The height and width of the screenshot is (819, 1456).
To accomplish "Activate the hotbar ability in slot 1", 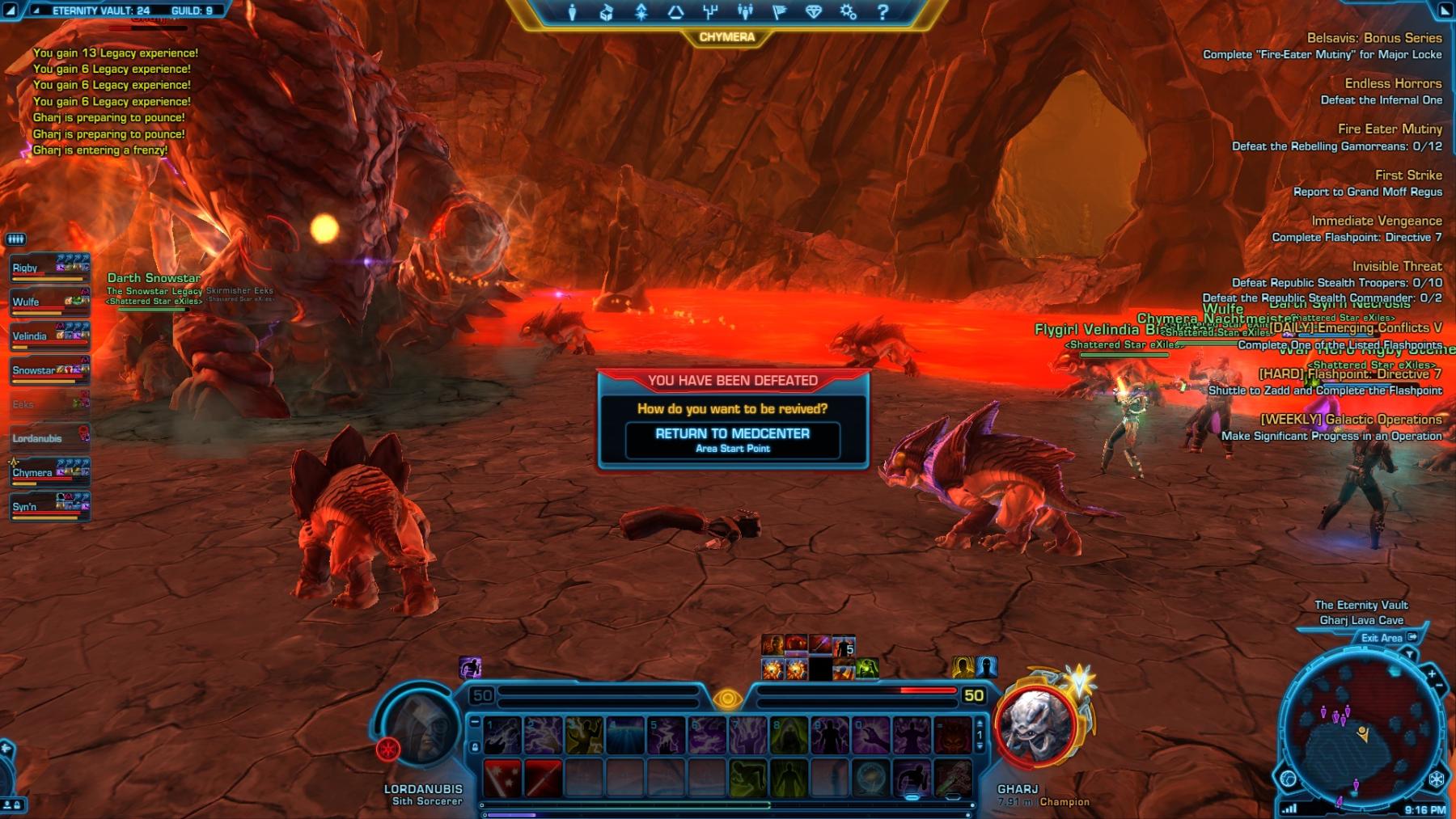I will [x=502, y=736].
